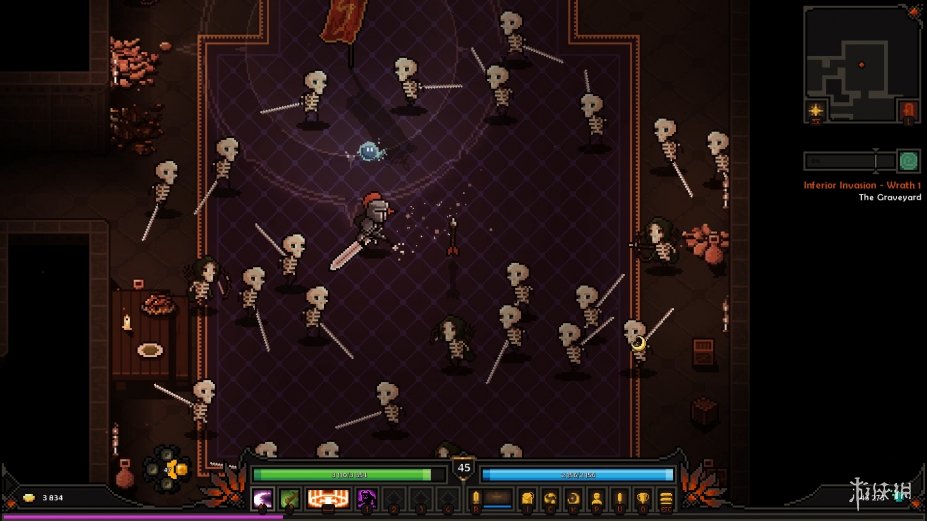This screenshot has height=521, width=927.
Task: Select the gold orb on the quick wheel
Action: click(x=178, y=469)
